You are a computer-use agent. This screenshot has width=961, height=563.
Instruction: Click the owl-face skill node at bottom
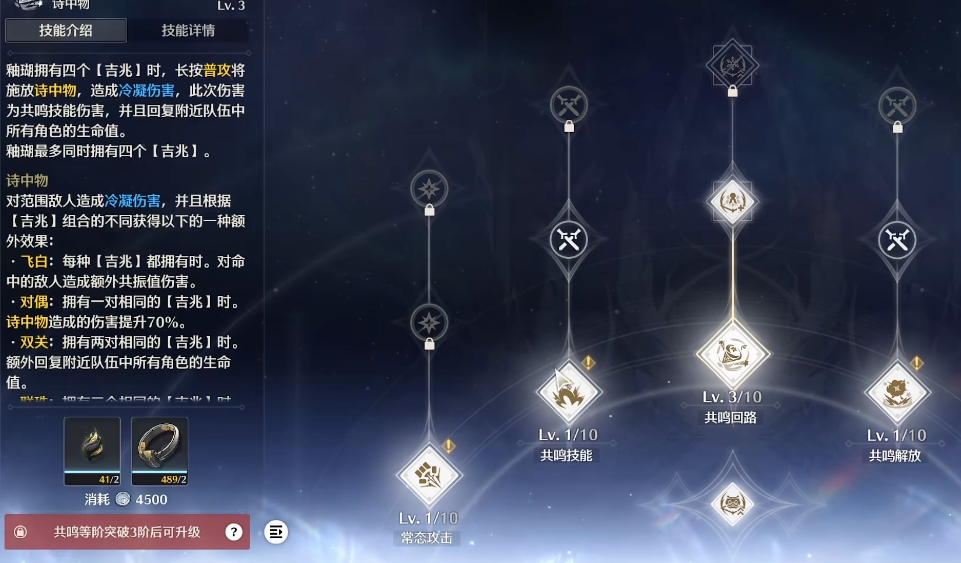click(732, 503)
